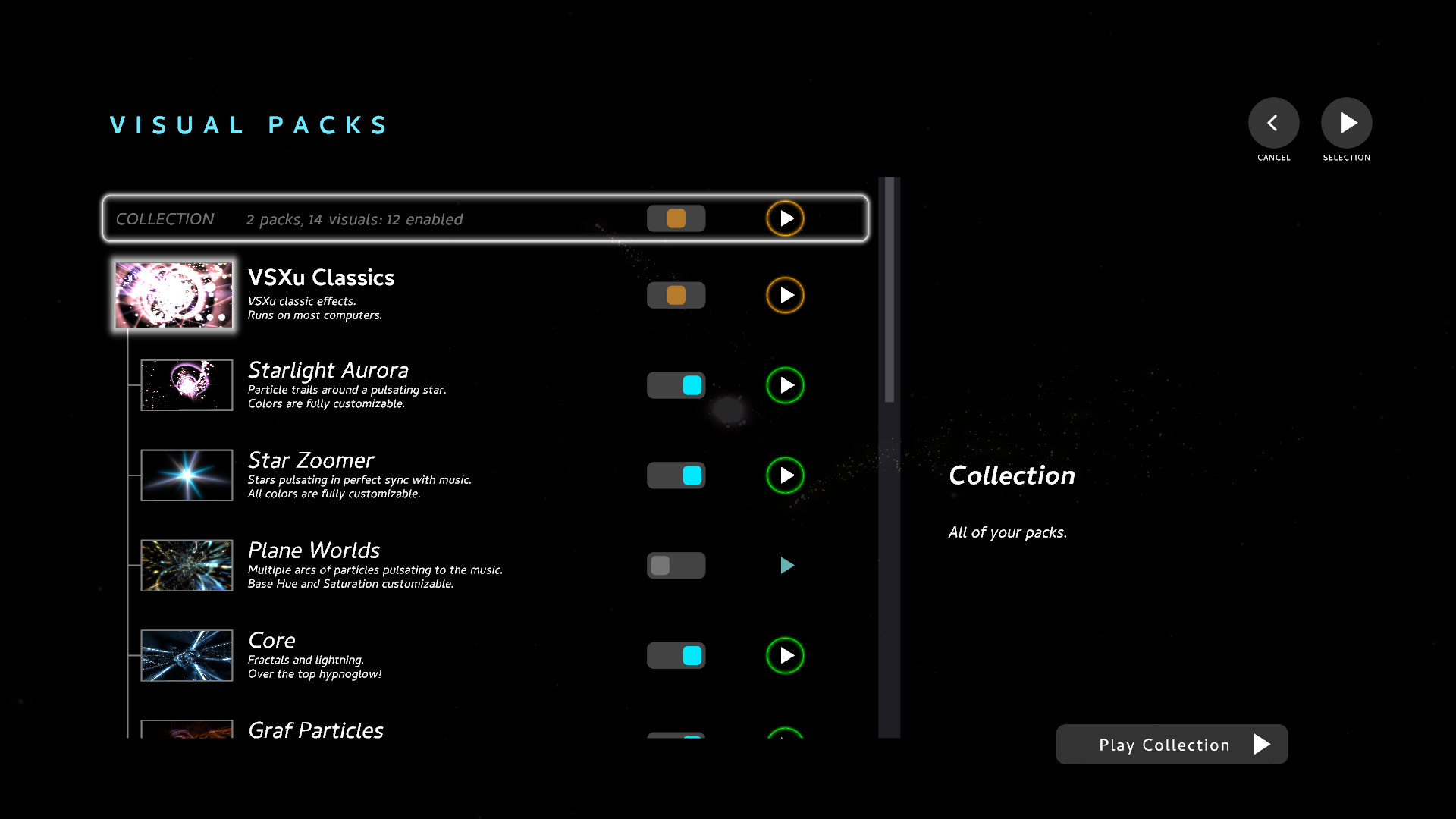The height and width of the screenshot is (819, 1456).
Task: Preview the Core visual with its play icon
Action: (x=786, y=655)
